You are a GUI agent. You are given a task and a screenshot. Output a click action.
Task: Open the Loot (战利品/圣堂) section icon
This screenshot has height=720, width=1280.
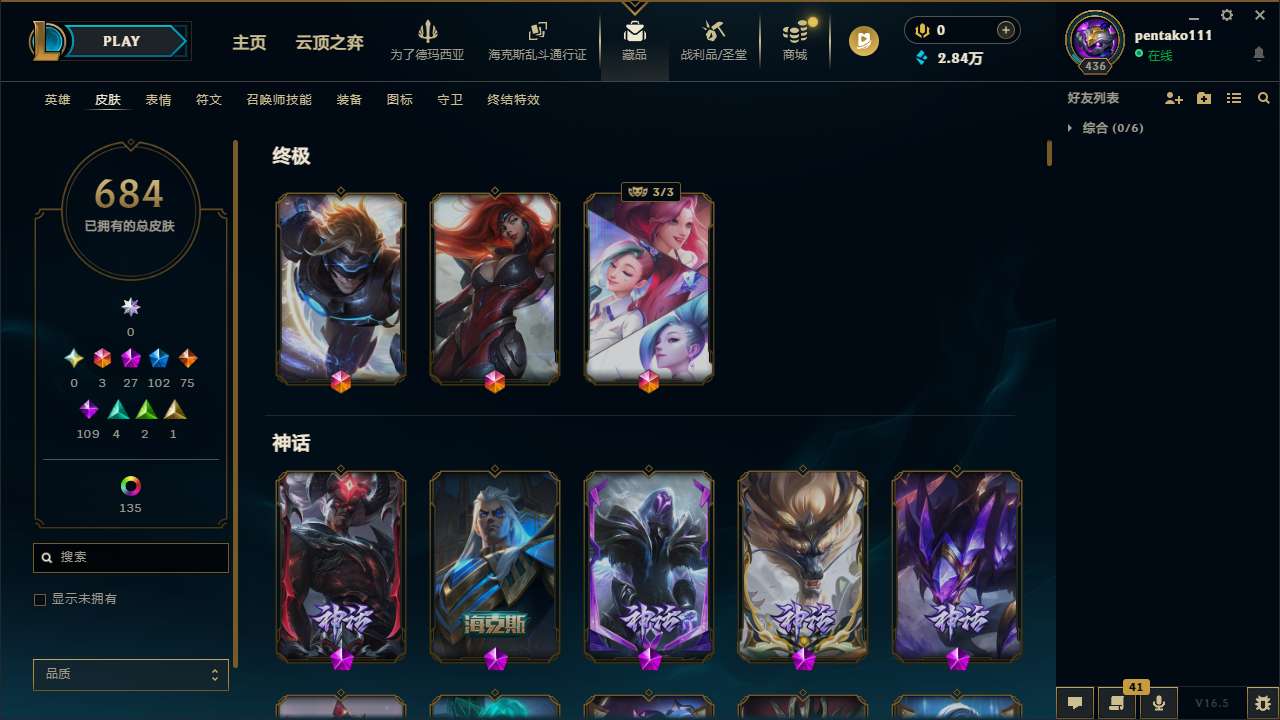713,32
